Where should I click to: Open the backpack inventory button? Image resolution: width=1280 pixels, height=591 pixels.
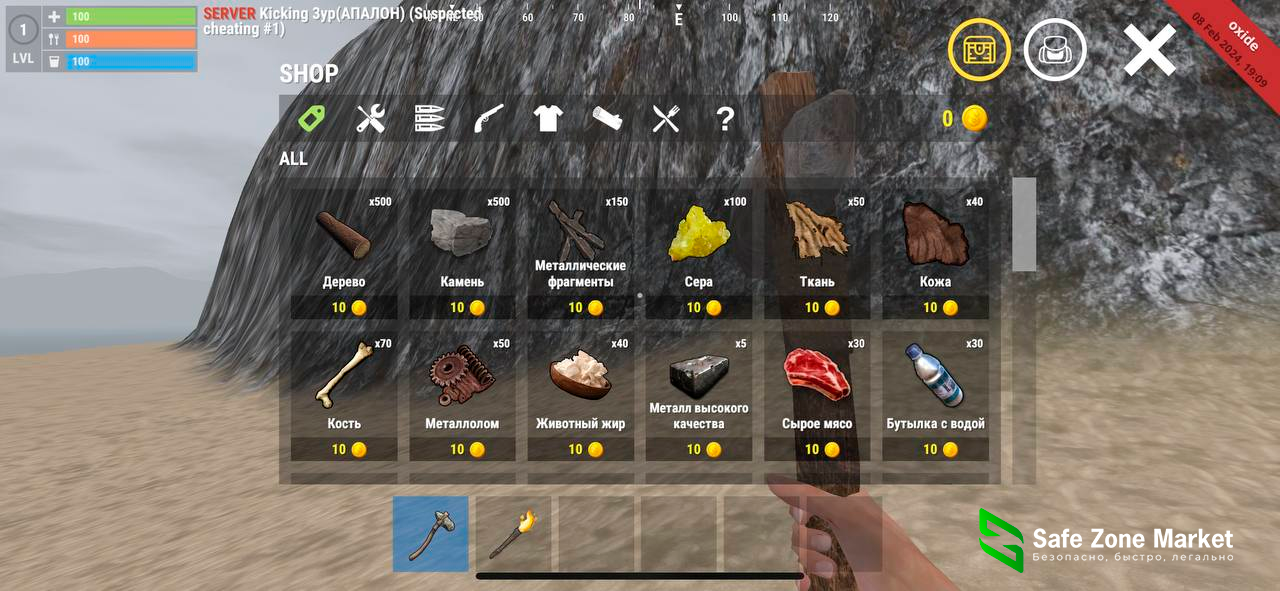pyautogui.click(x=1055, y=50)
